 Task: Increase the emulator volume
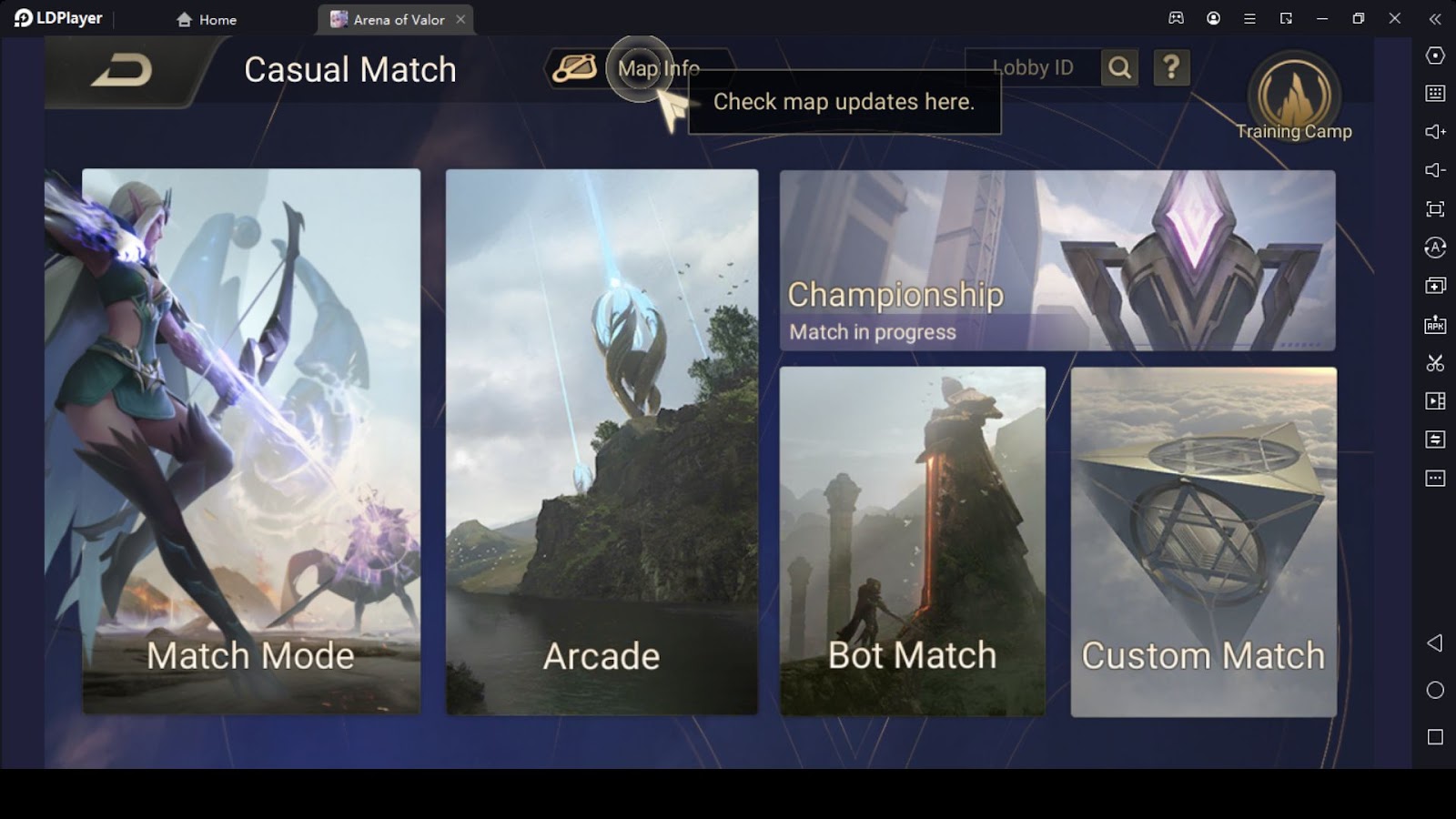pos(1434,130)
